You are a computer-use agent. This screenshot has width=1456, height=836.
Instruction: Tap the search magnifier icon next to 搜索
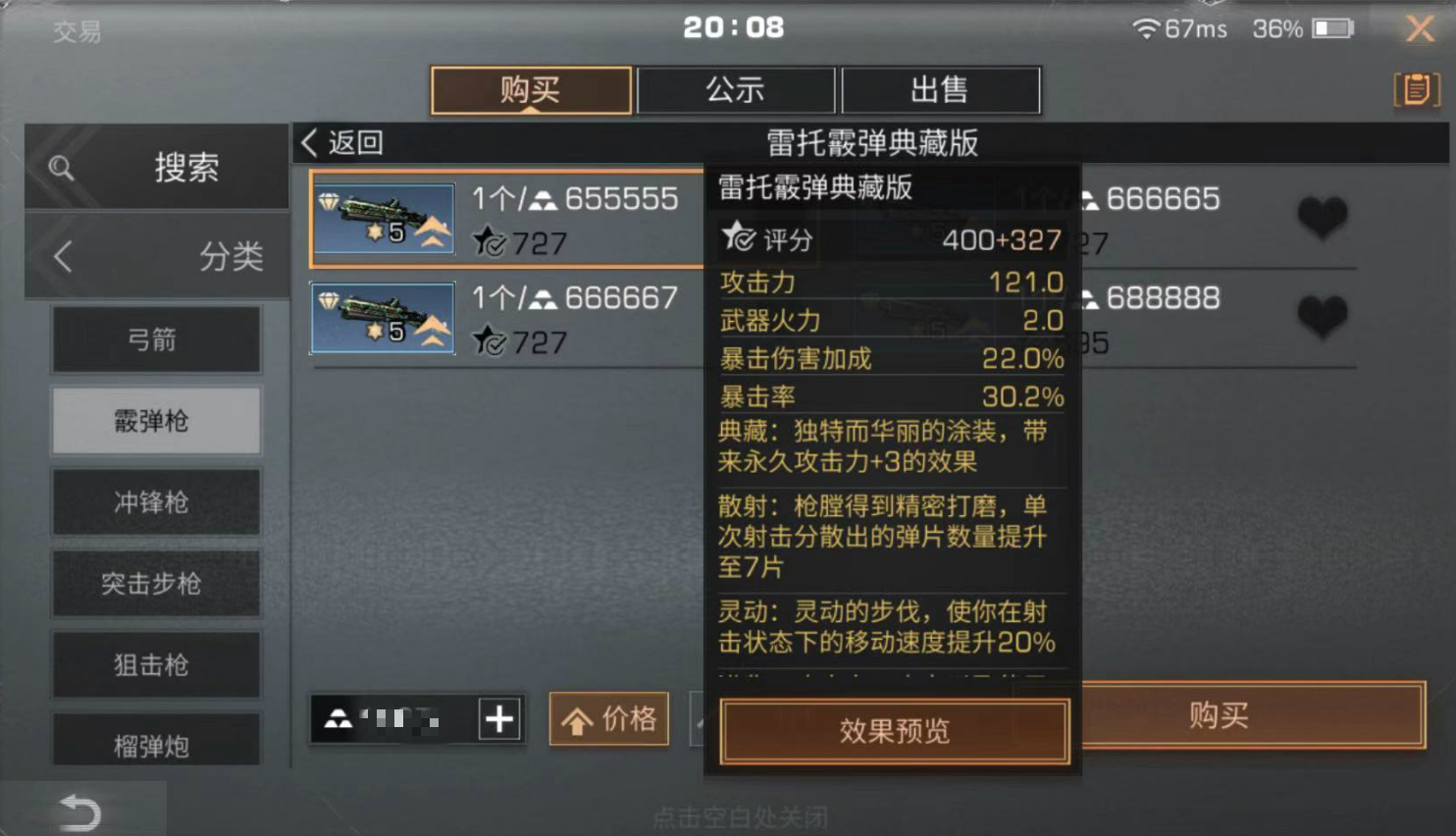pos(61,167)
